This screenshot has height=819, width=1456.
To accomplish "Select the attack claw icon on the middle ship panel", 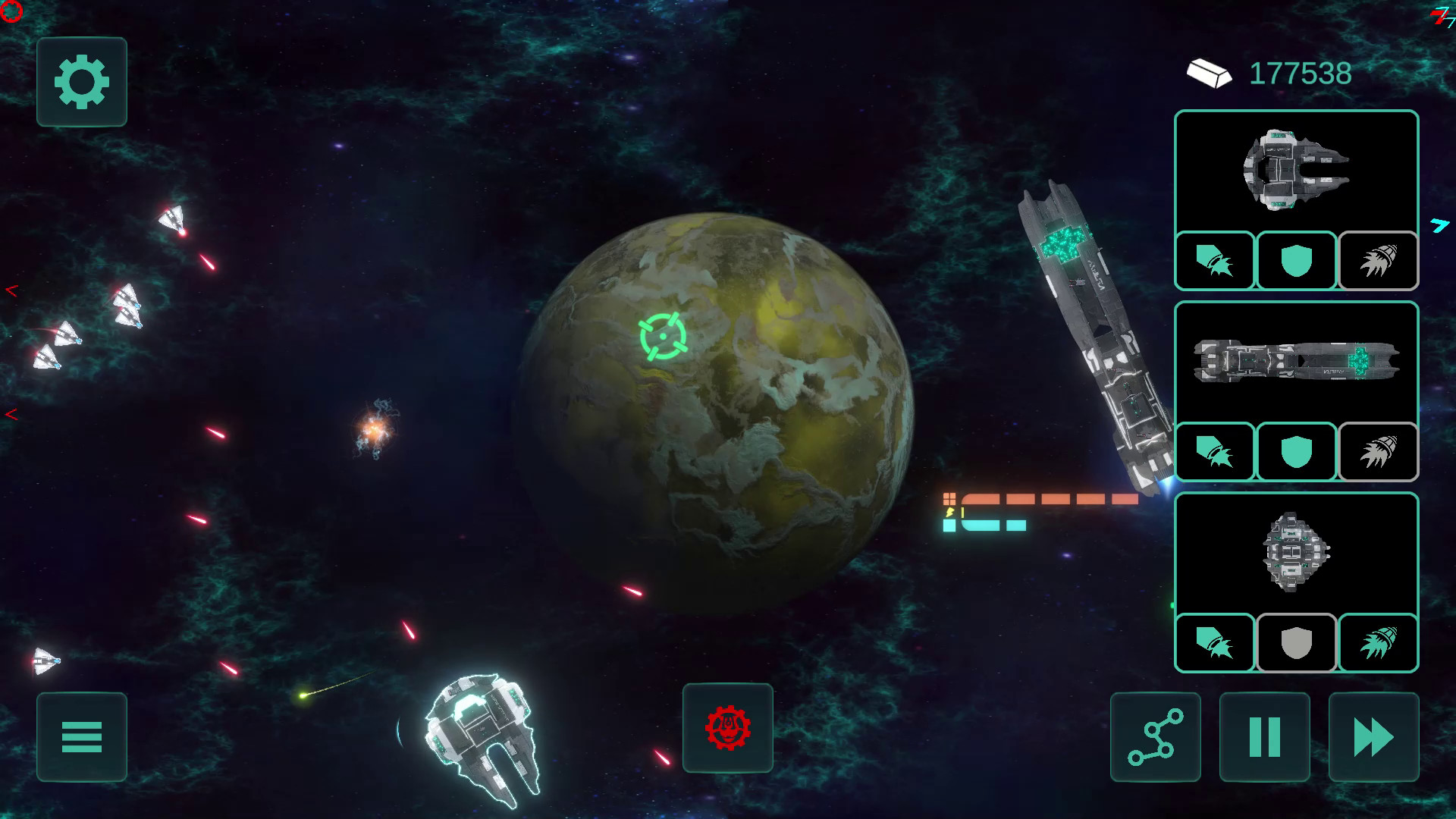I will (1215, 452).
